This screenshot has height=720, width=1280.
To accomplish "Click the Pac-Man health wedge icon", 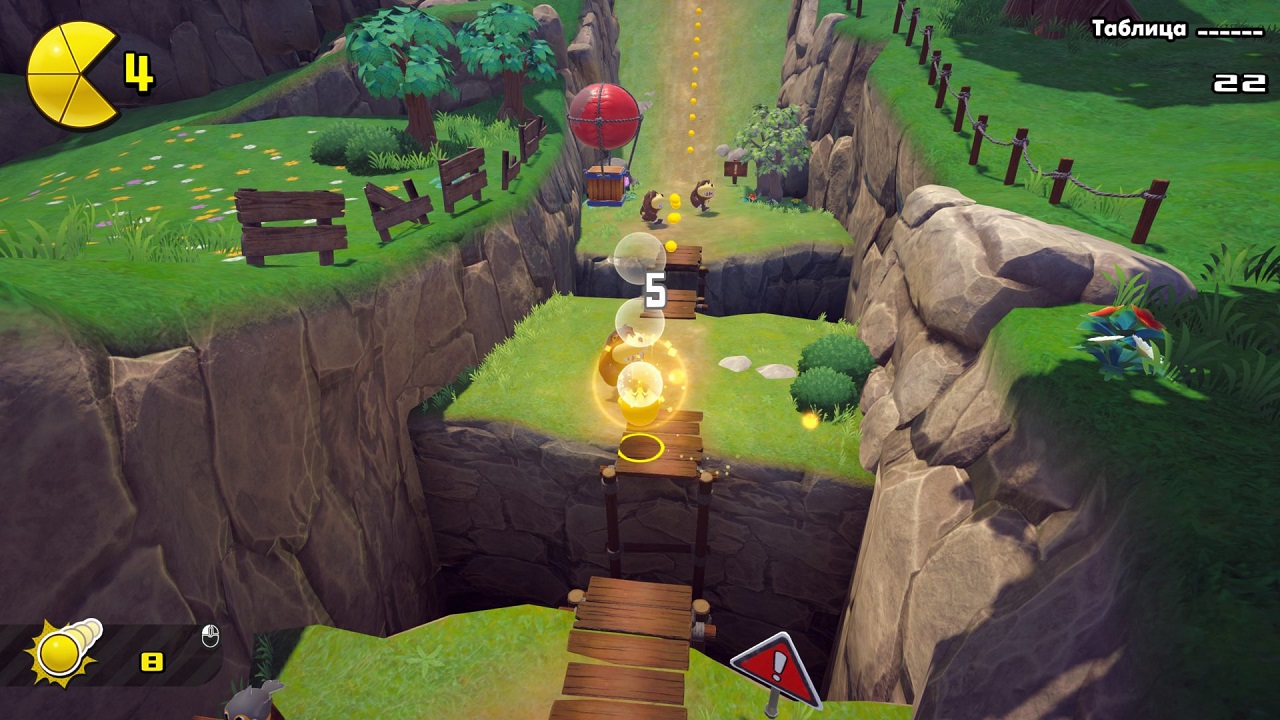I will (71, 75).
